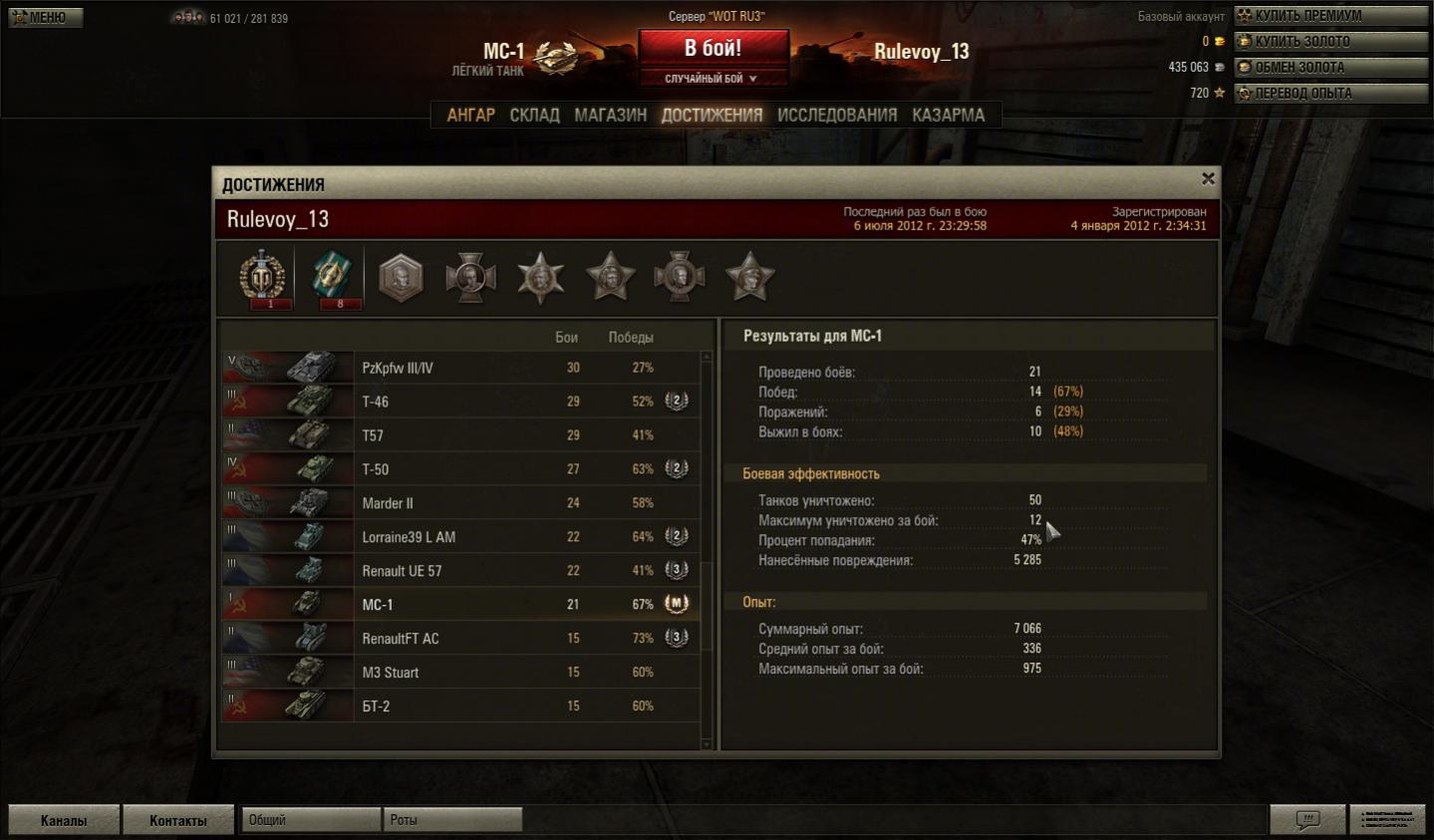
Task: Close the ДОСТИЖЕНИЯ window
Action: click(1208, 178)
